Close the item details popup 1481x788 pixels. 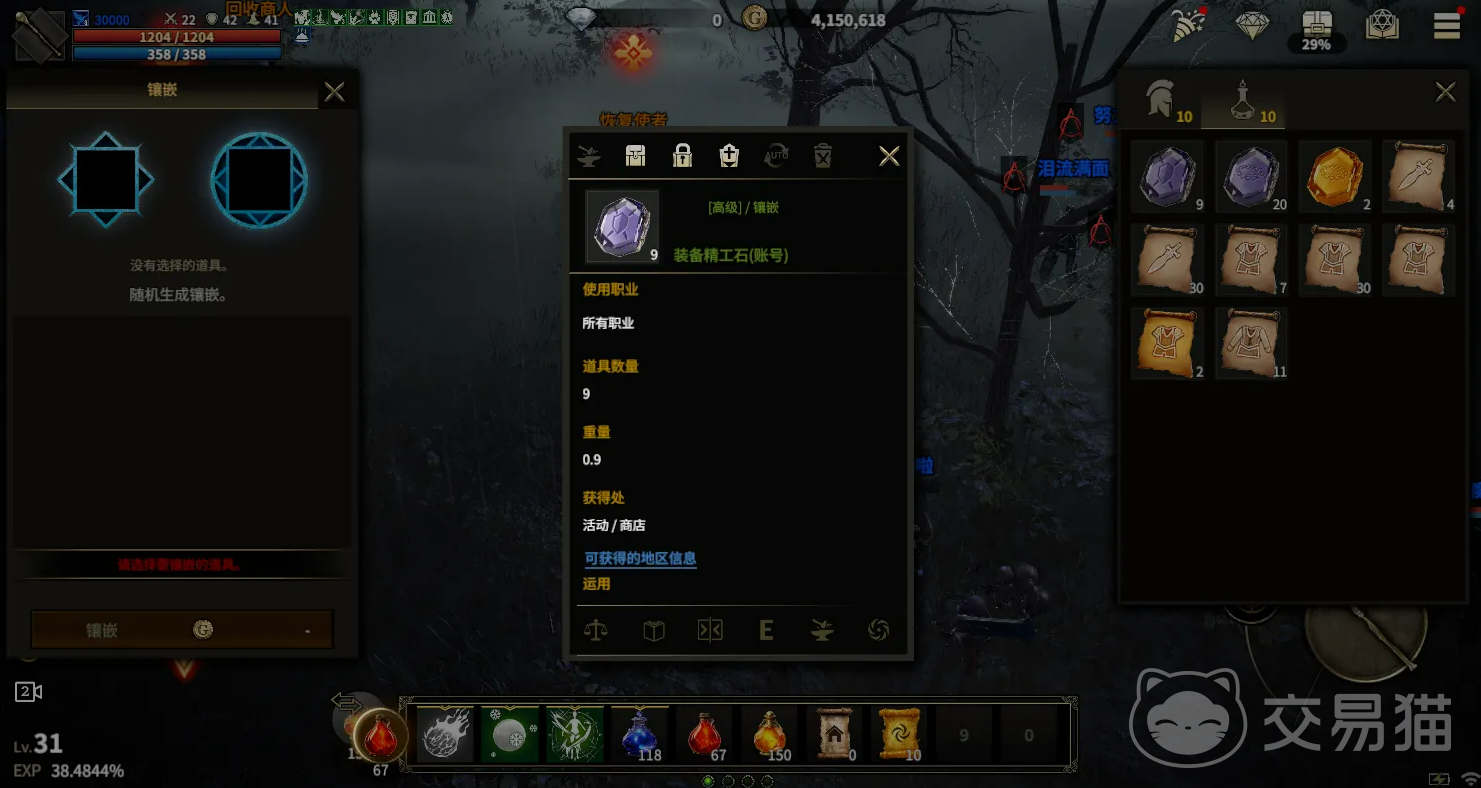tap(888, 156)
